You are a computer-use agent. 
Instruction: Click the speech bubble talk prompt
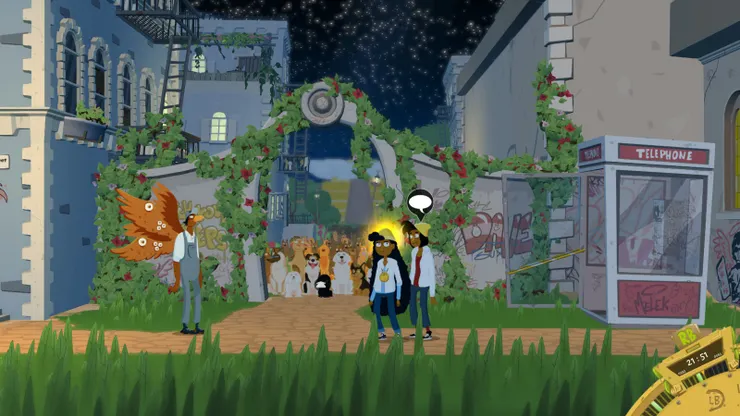click(419, 203)
